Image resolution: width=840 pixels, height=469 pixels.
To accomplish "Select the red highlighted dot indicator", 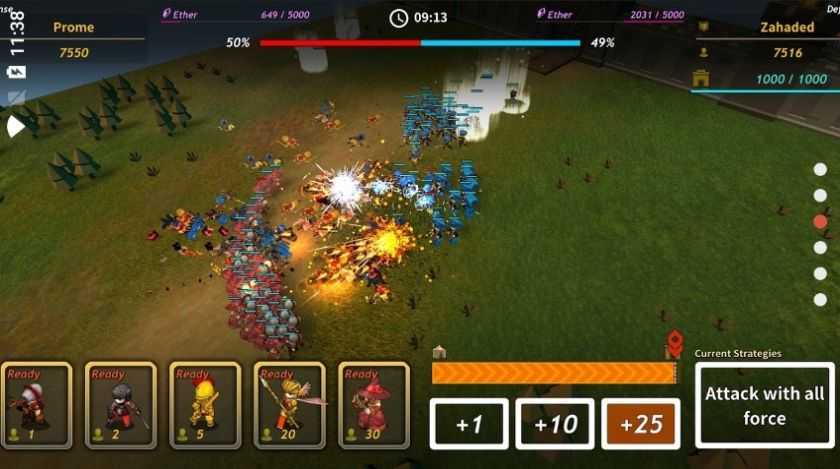I will click(820, 221).
